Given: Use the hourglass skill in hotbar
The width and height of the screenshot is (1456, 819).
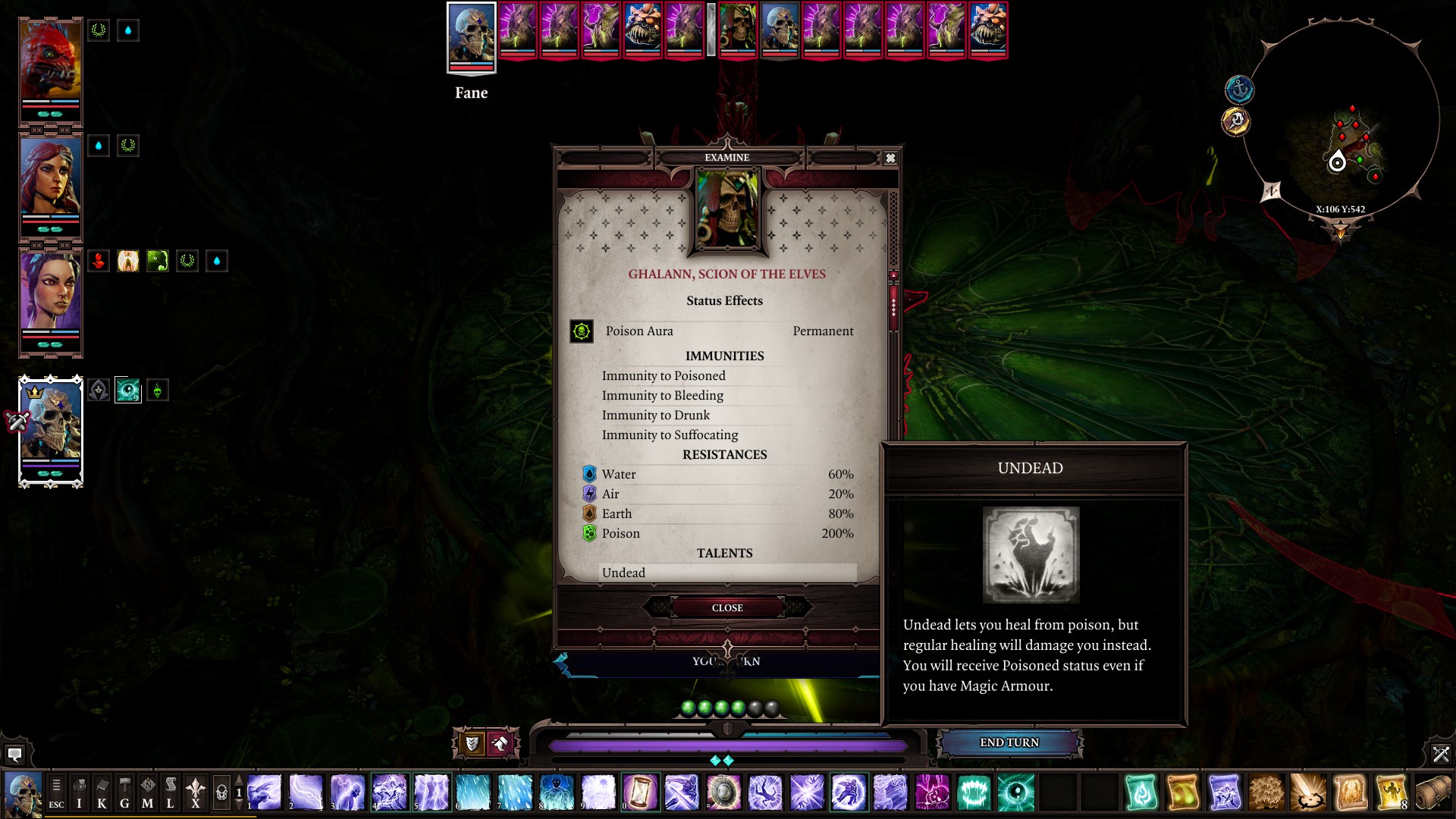Looking at the screenshot, I should (x=640, y=792).
